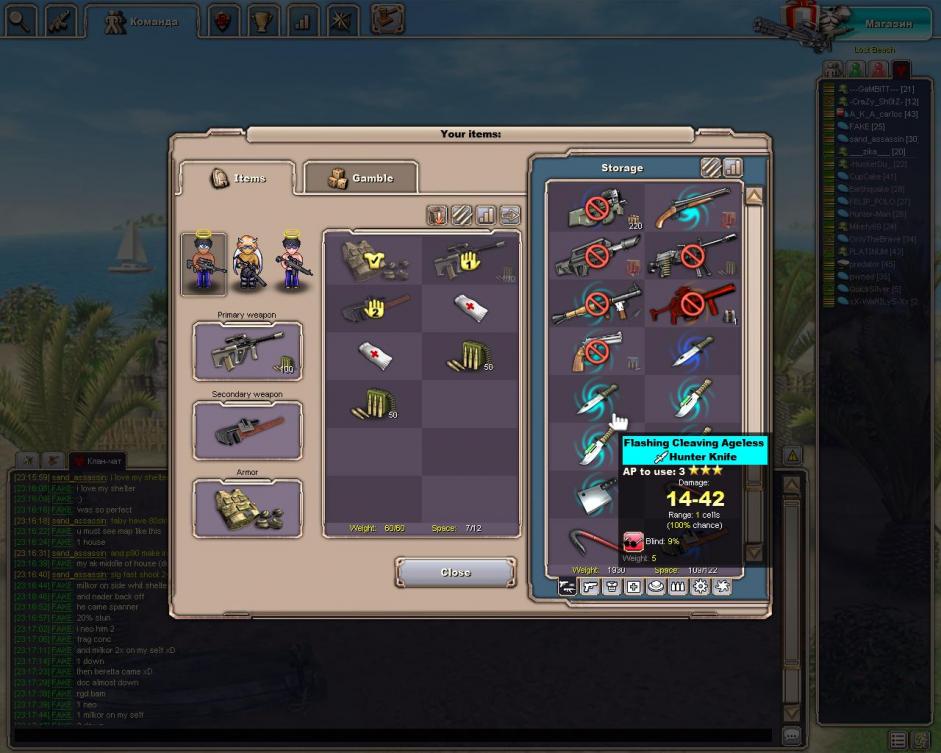The image size is (941, 753).
Task: Click the equipped armor vest slot
Action: 247,508
